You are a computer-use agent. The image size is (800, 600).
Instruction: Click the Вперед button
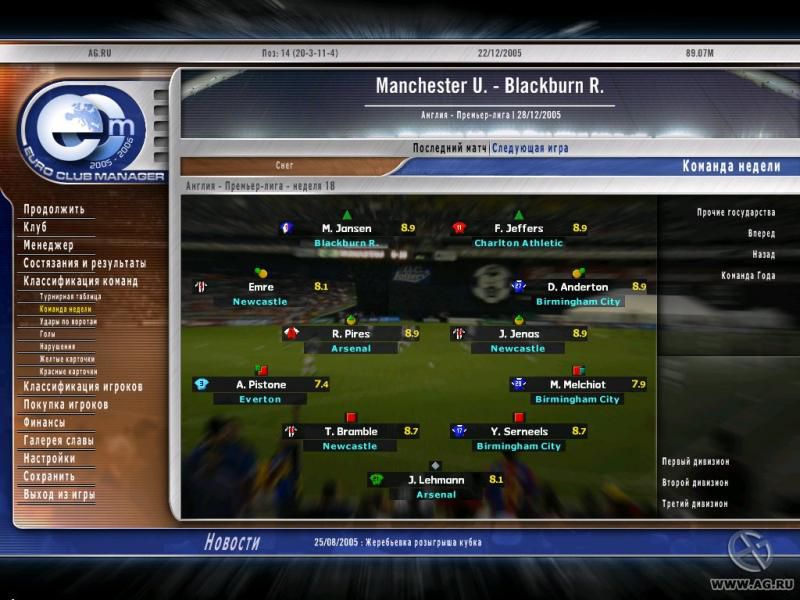click(760, 234)
